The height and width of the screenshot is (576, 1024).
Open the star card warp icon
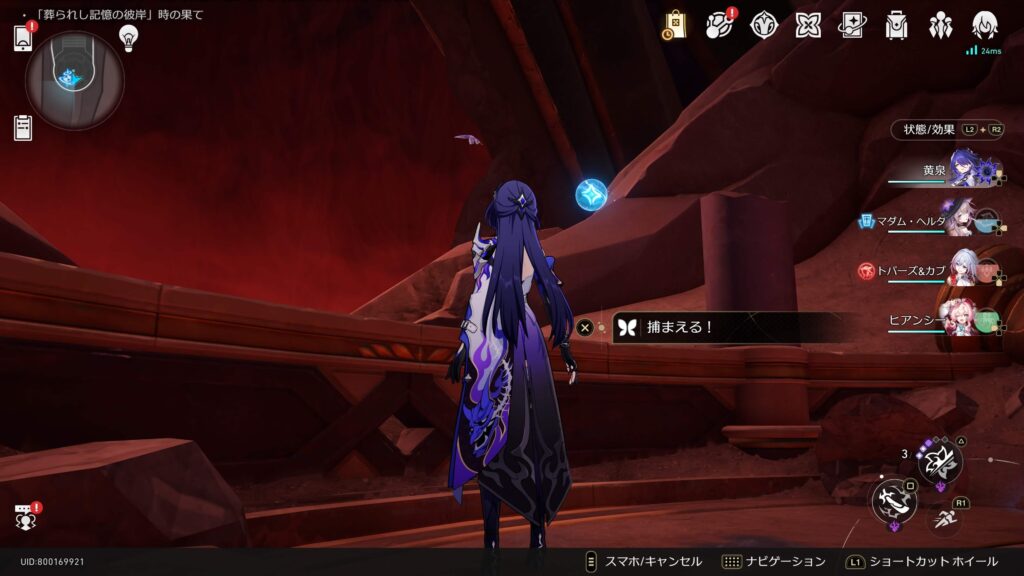[852, 25]
